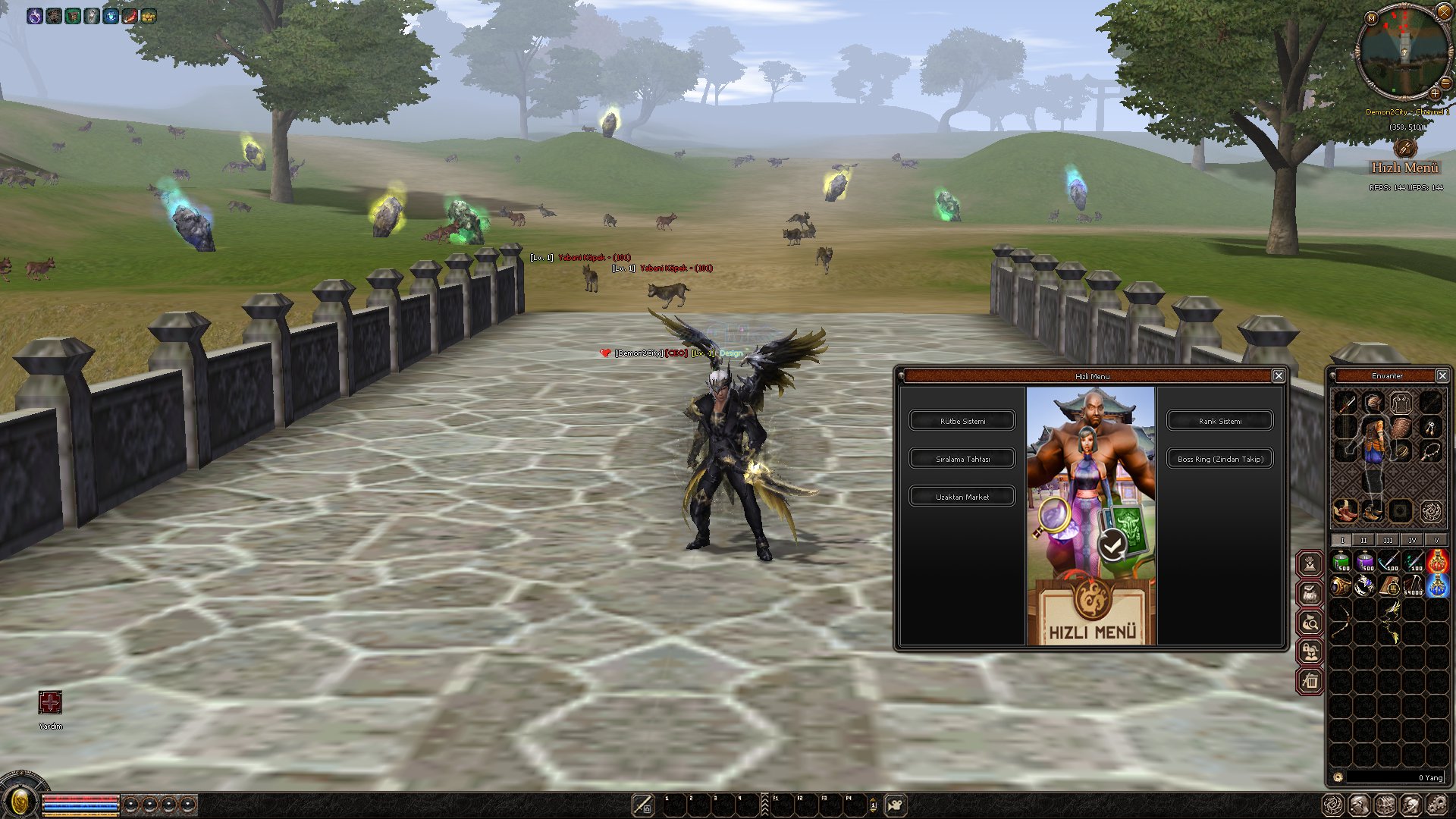The height and width of the screenshot is (819, 1456).
Task: Choose the Uzaktan Market button
Action: click(x=962, y=497)
